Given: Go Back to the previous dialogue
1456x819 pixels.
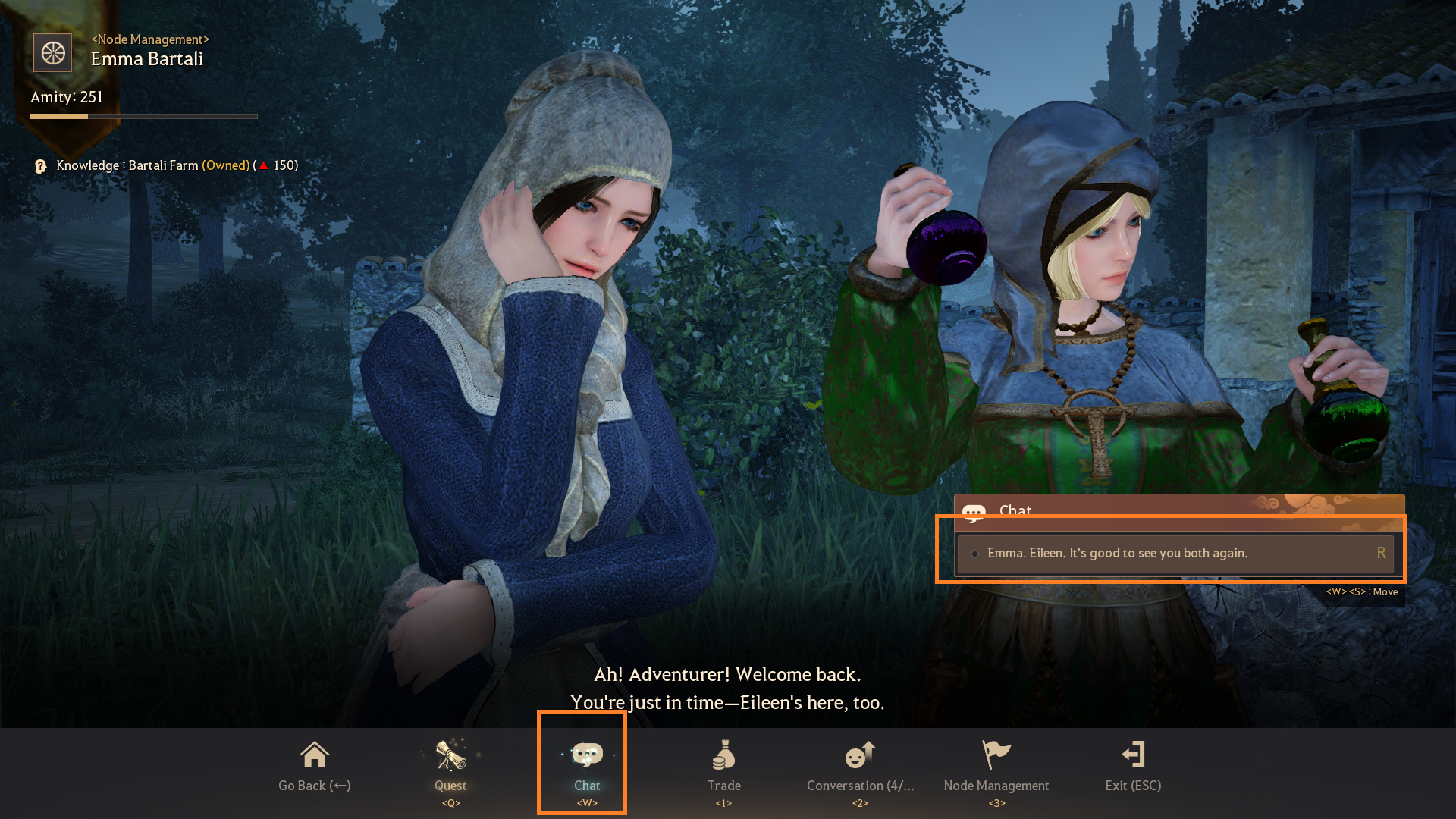Looking at the screenshot, I should (x=314, y=764).
